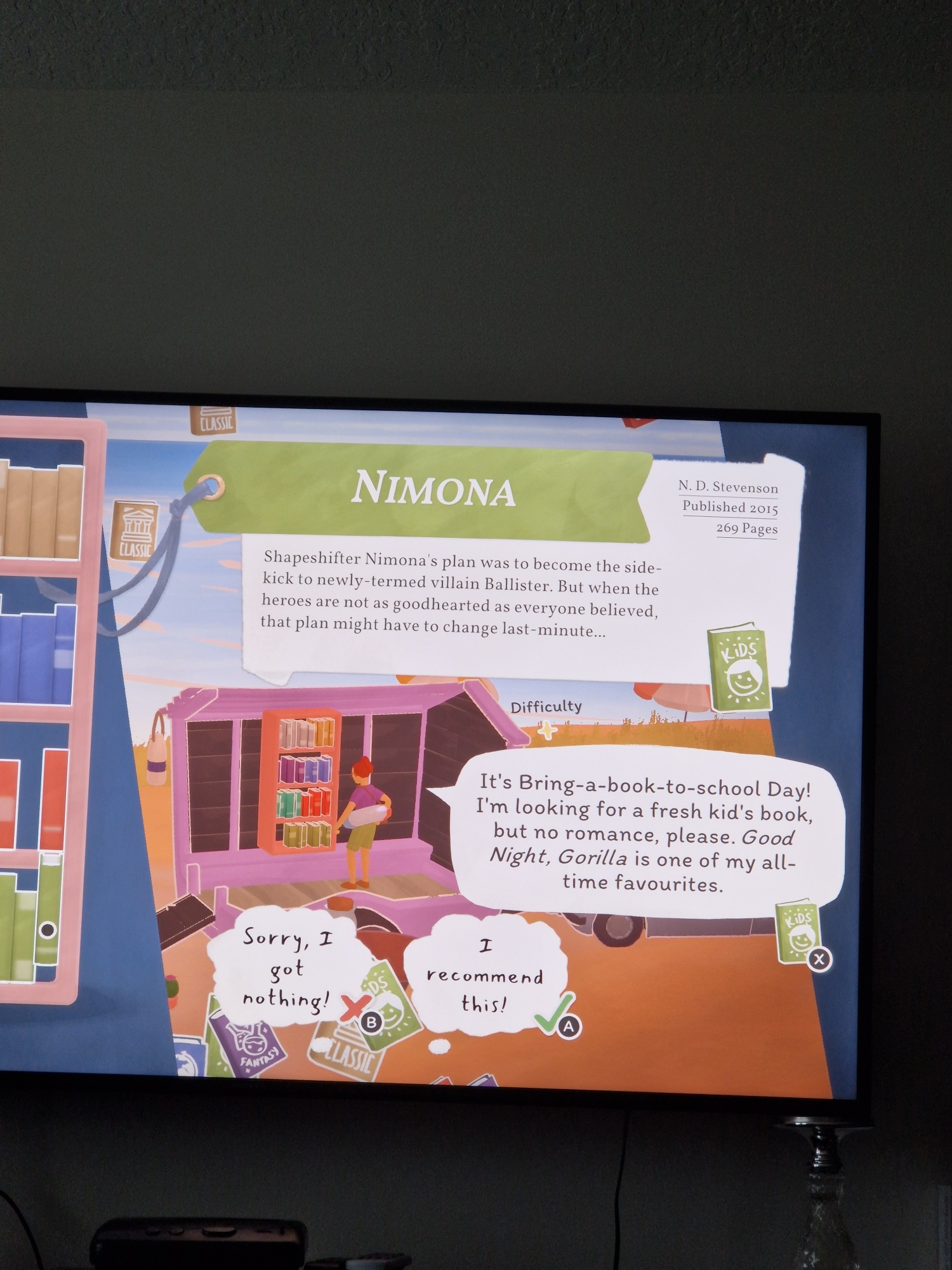Select the blue books on the pink shelf

(x=38, y=655)
